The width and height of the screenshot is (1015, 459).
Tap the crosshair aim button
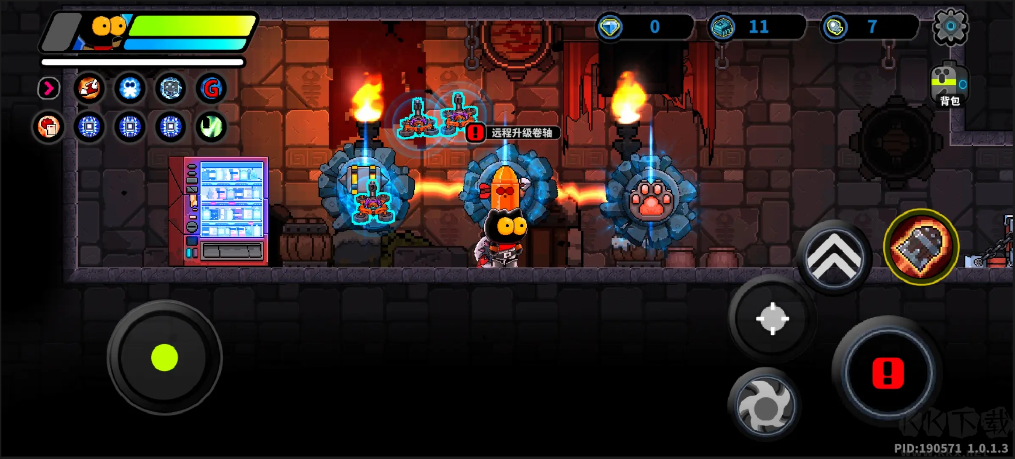pos(771,319)
